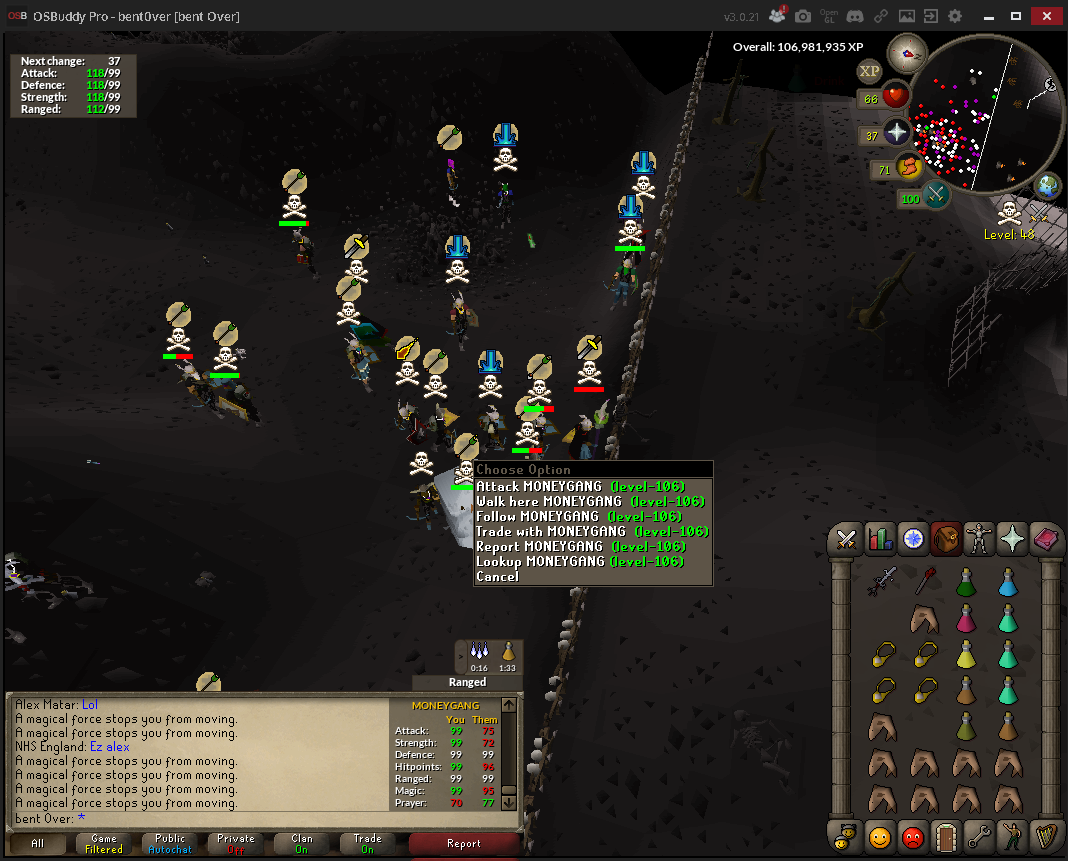Open the Combat Options tab
This screenshot has width=1068, height=861.
coord(847,540)
